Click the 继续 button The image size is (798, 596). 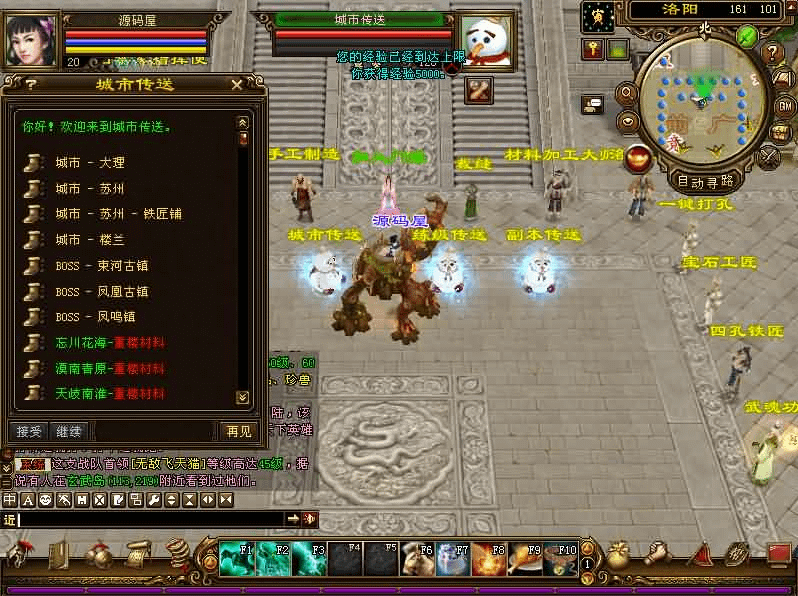pyautogui.click(x=69, y=431)
